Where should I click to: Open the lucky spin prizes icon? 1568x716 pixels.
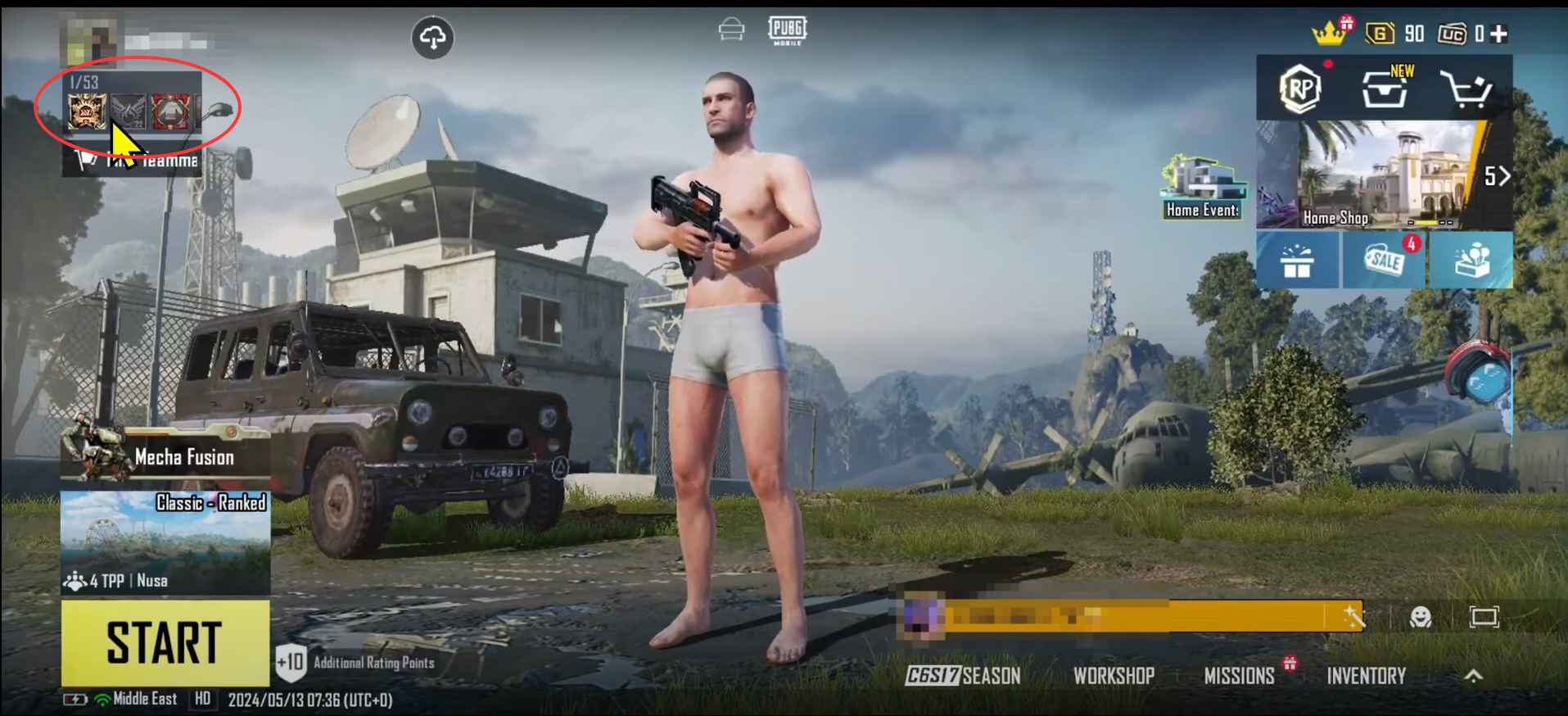tap(1474, 261)
